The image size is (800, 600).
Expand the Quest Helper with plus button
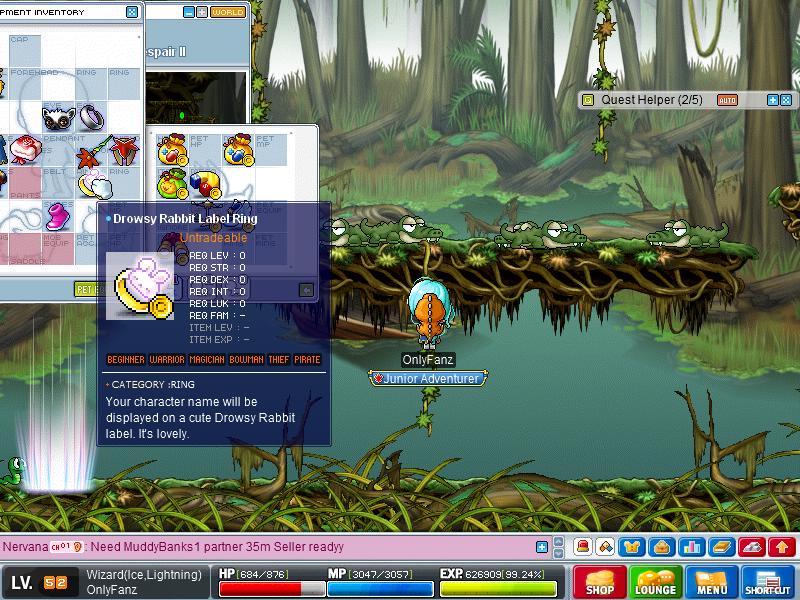(x=773, y=100)
